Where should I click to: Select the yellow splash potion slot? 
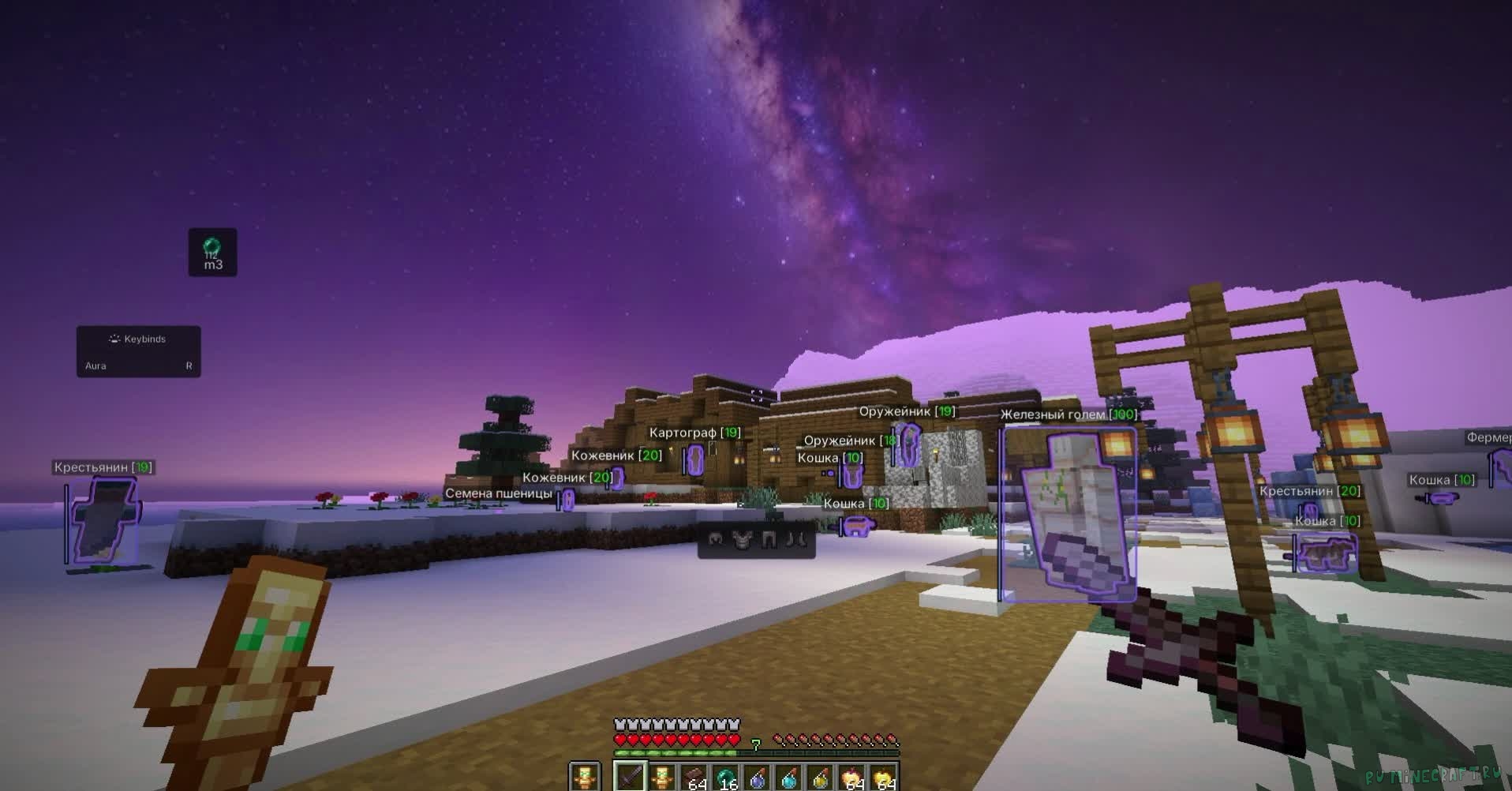pyautogui.click(x=821, y=778)
